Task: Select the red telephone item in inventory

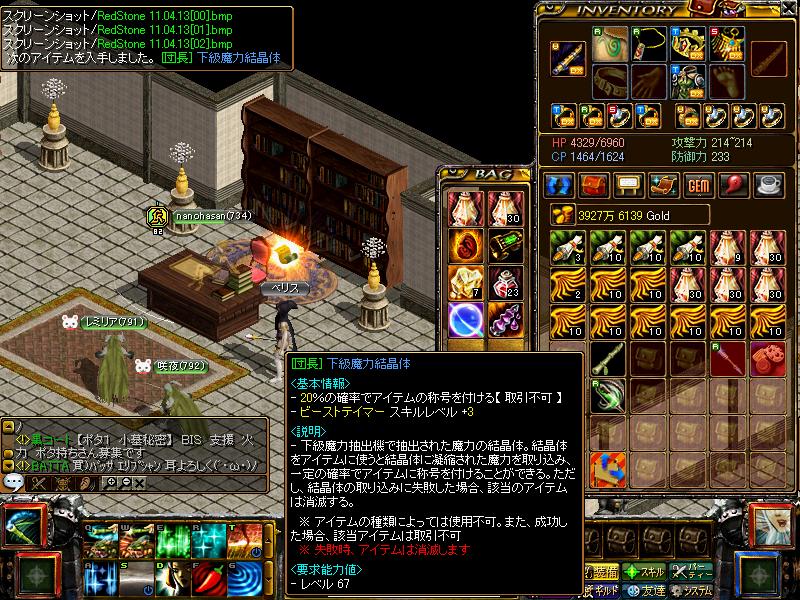Action: (x=768, y=358)
